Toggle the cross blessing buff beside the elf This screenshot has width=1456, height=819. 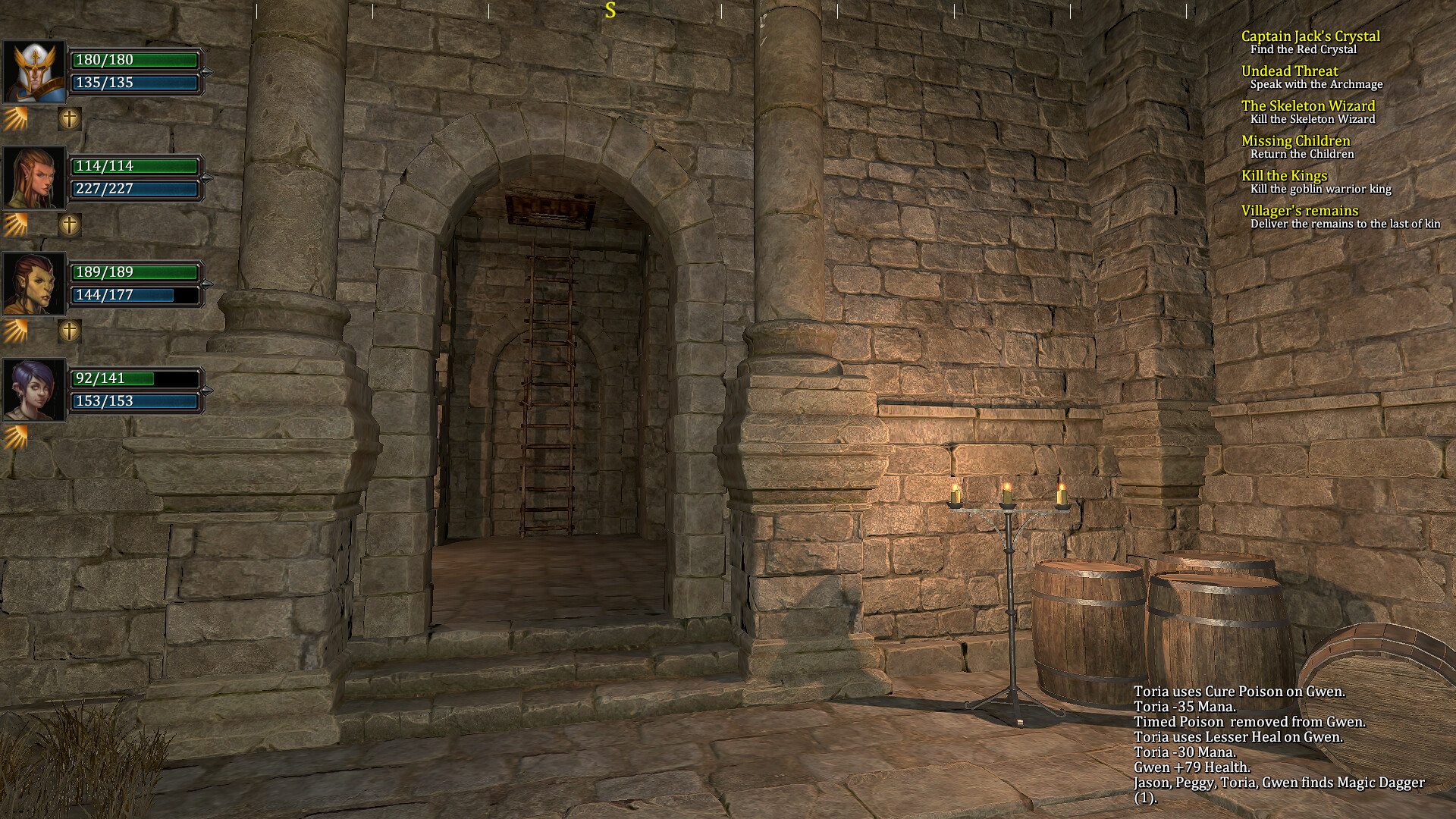70,224
